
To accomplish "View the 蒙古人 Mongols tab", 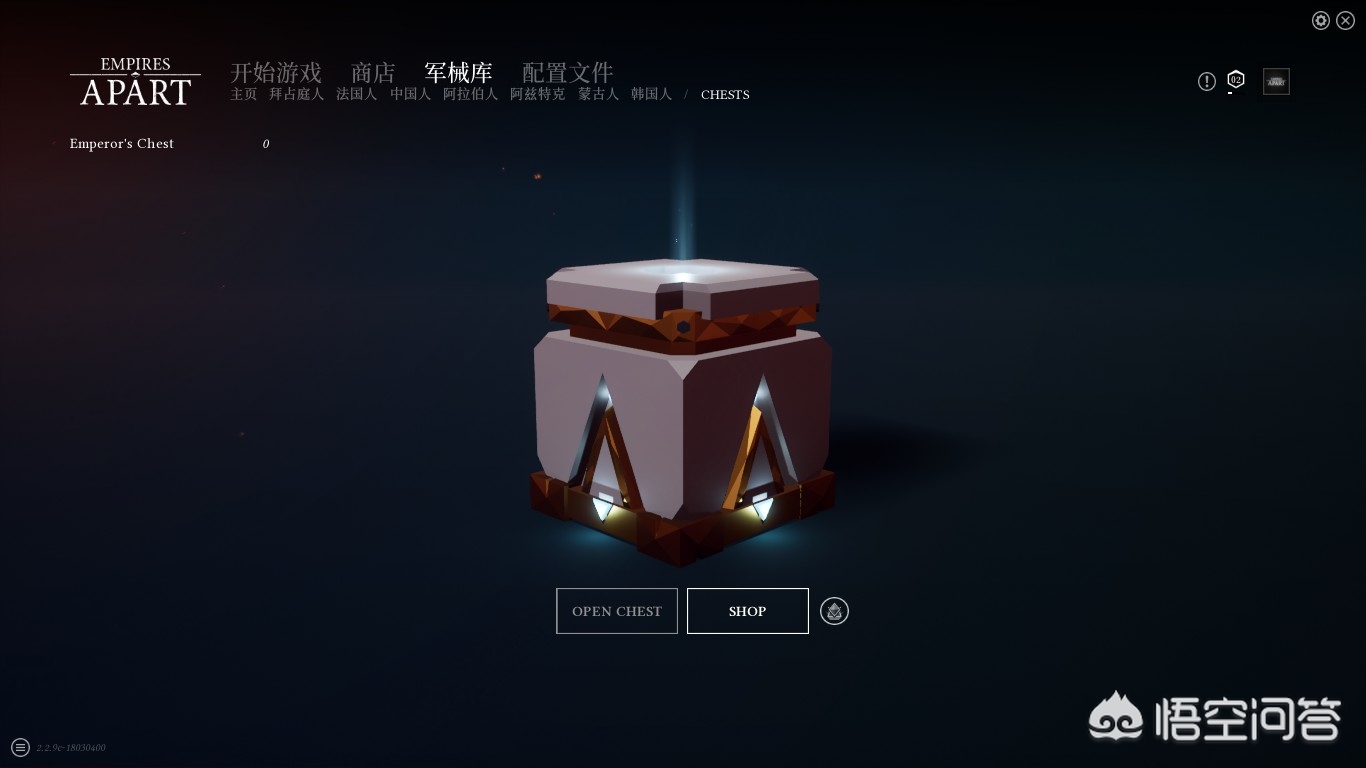I will click(x=598, y=94).
